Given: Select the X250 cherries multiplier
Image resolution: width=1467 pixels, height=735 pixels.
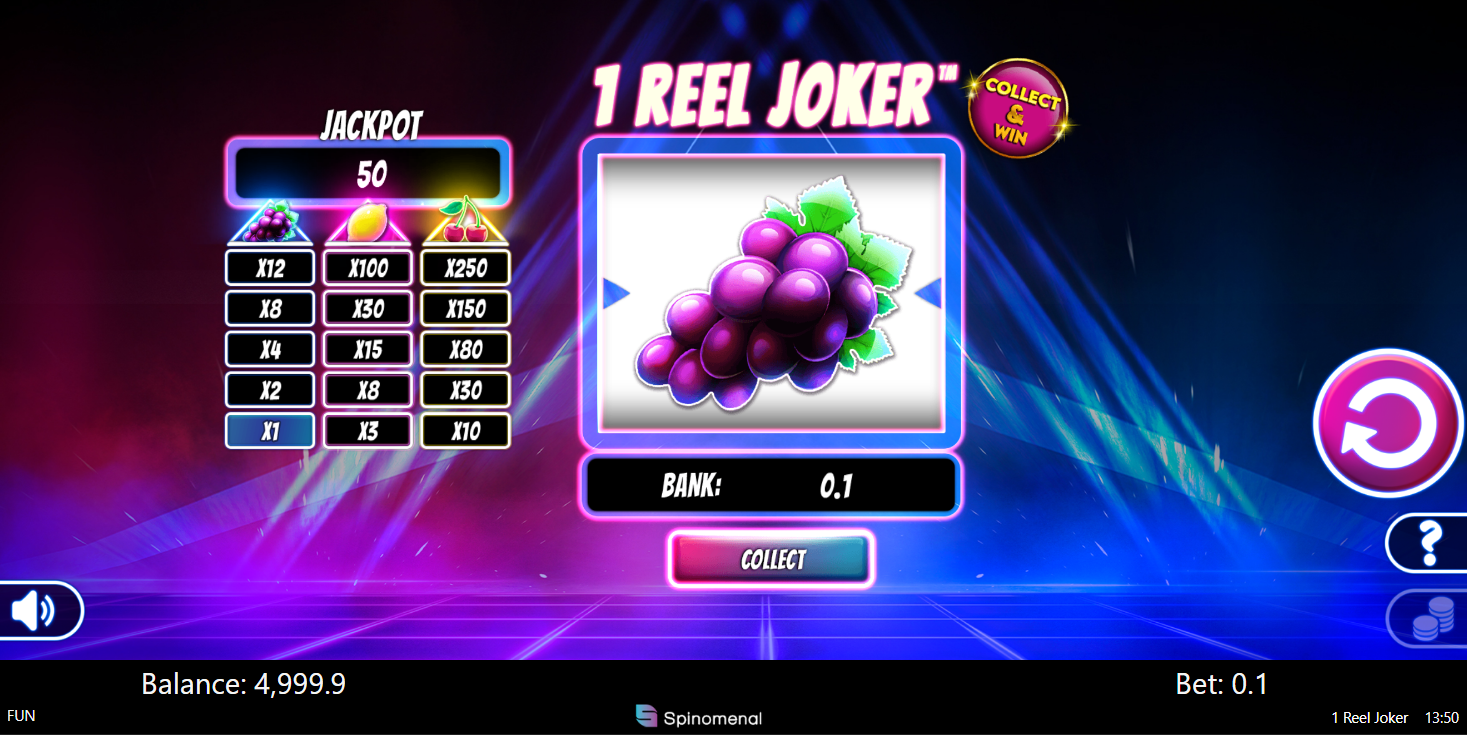Looking at the screenshot, I should click(x=465, y=267).
